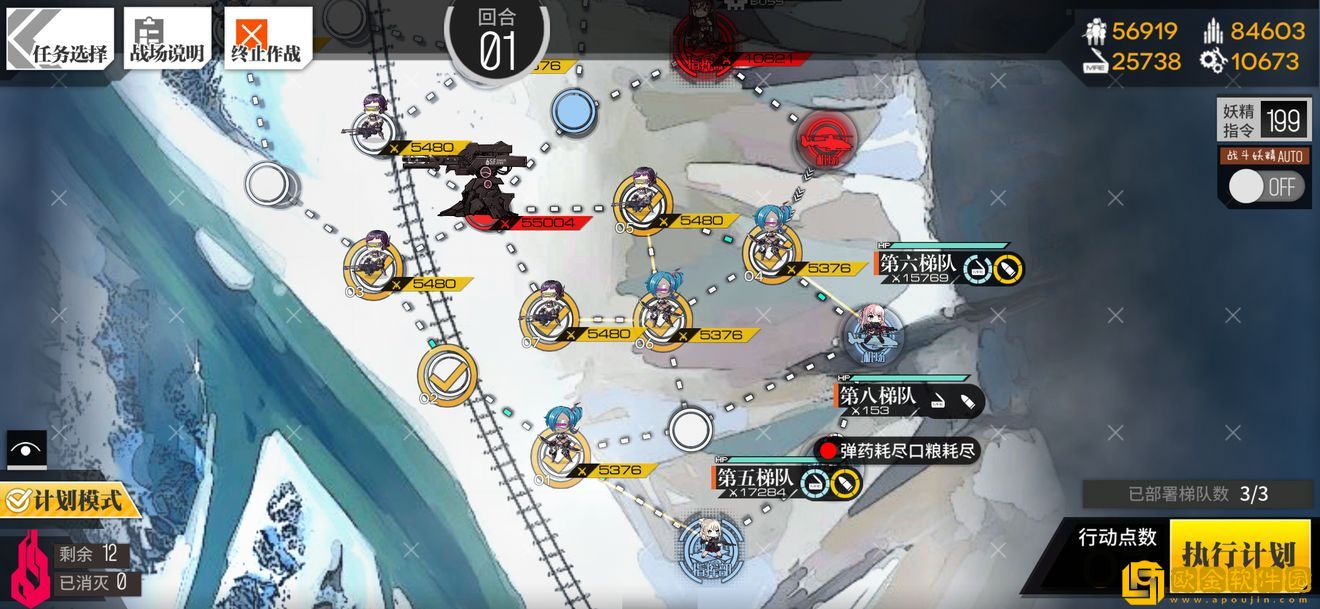Select the enemy boss unit with 55004 power
The image size is (1320, 609).
pyautogui.click(x=480, y=185)
